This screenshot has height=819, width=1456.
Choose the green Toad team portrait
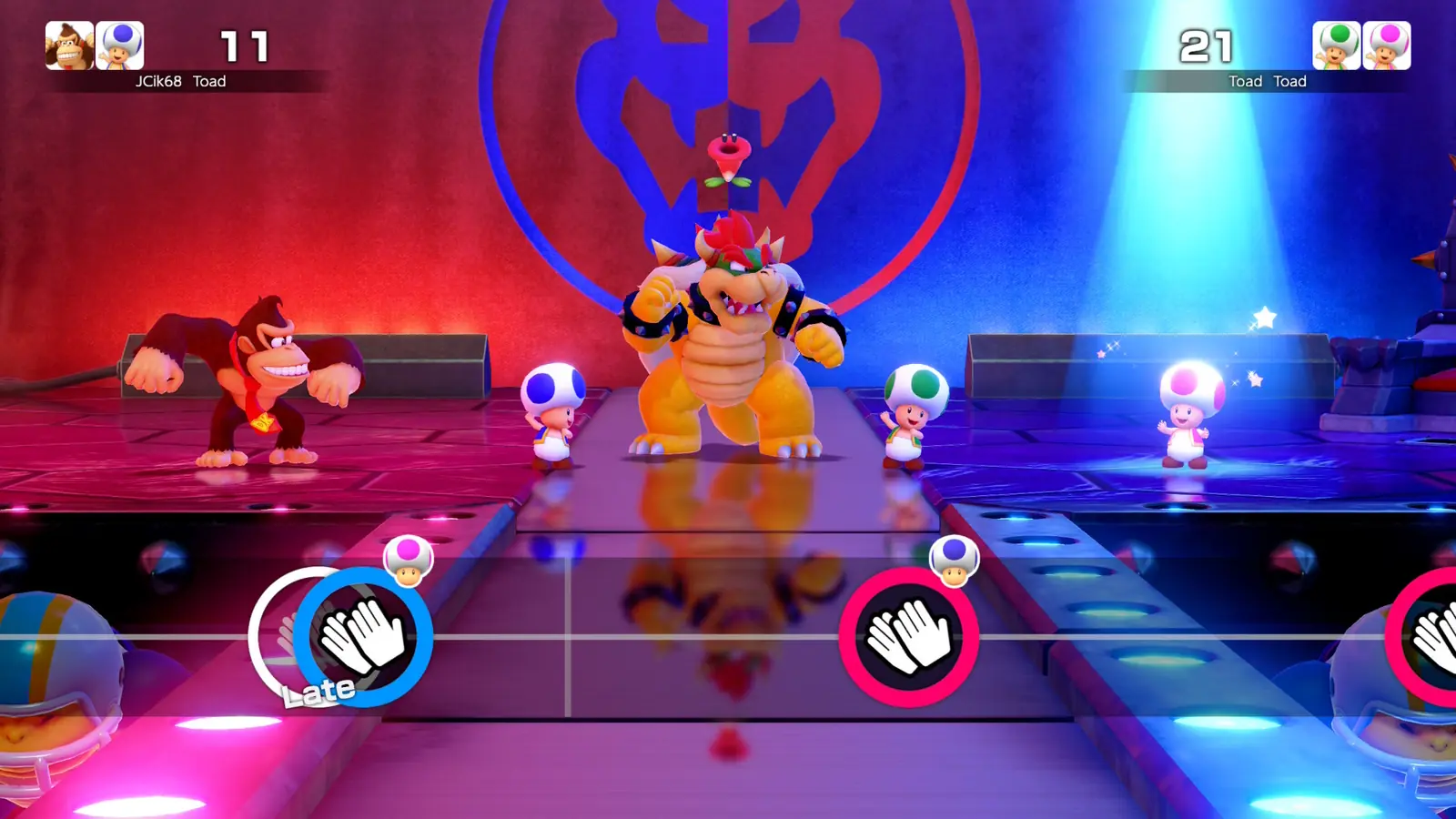1336,45
